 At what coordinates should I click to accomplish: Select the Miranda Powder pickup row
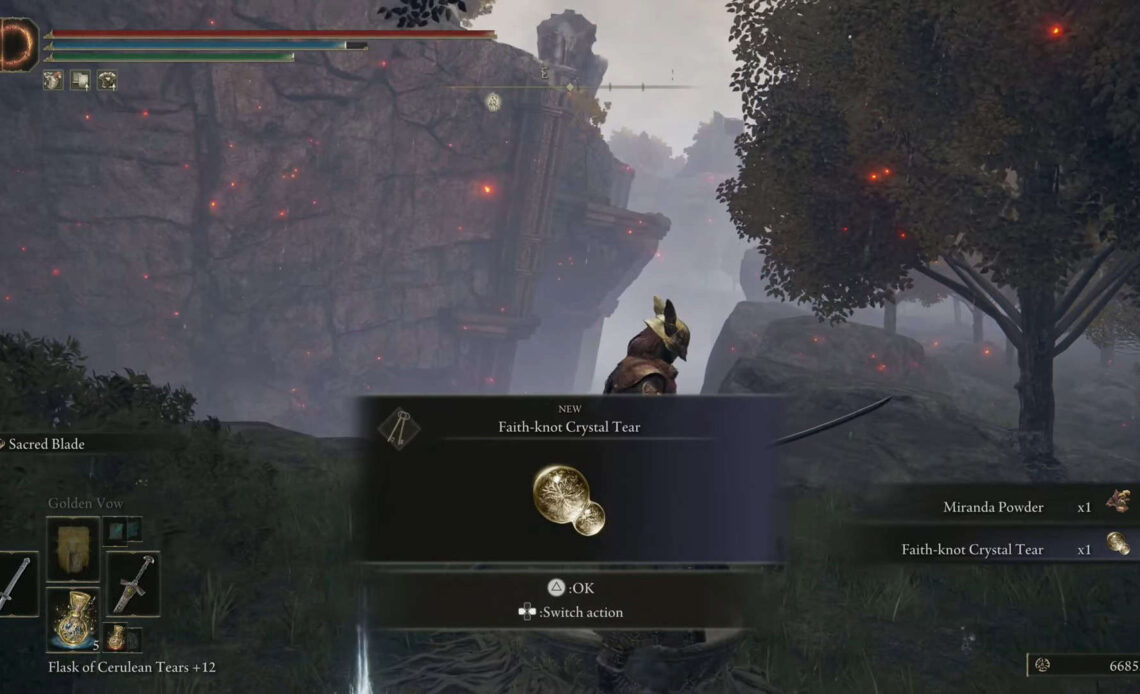(x=1000, y=506)
